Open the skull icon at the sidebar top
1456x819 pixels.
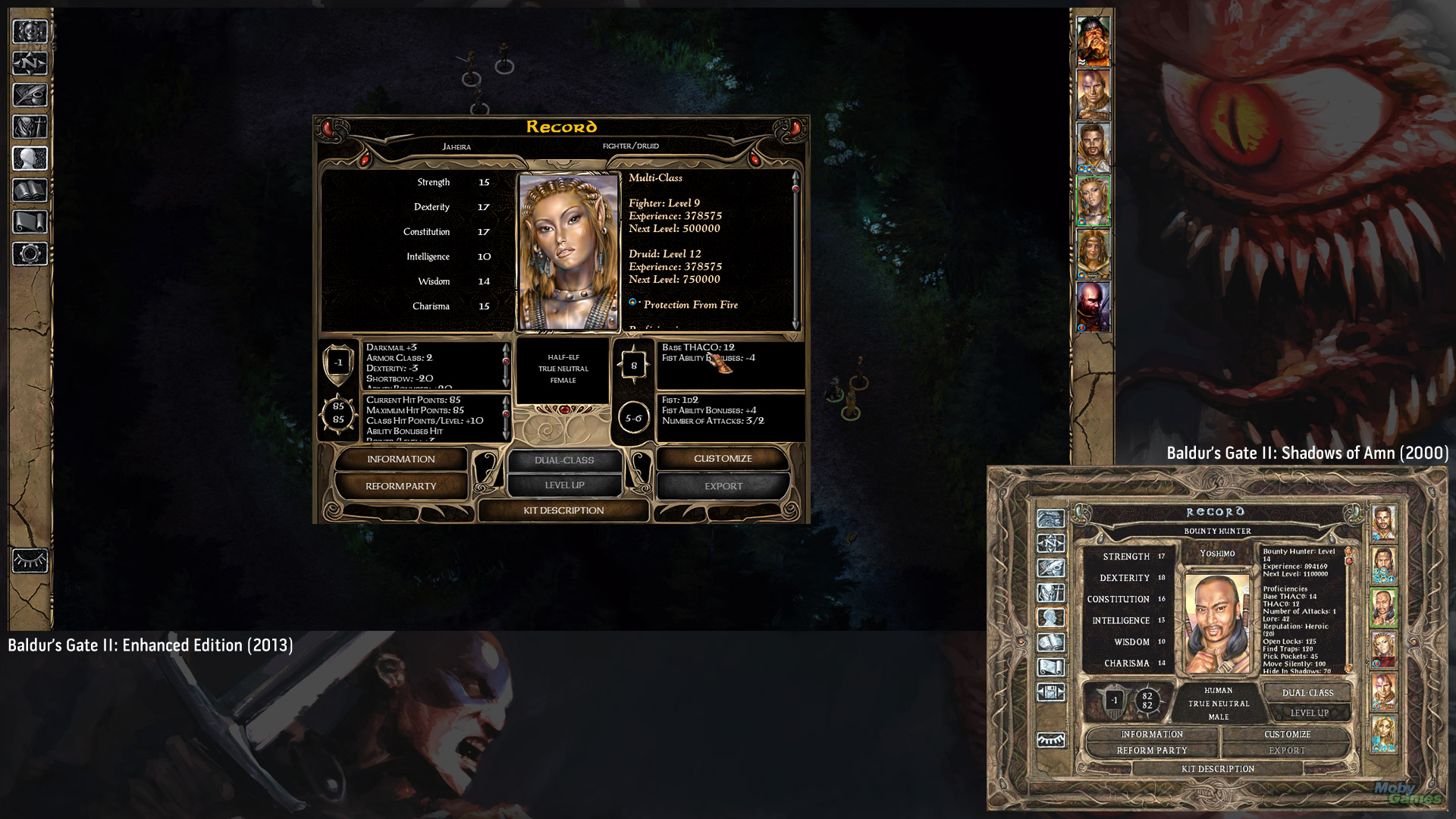30,32
